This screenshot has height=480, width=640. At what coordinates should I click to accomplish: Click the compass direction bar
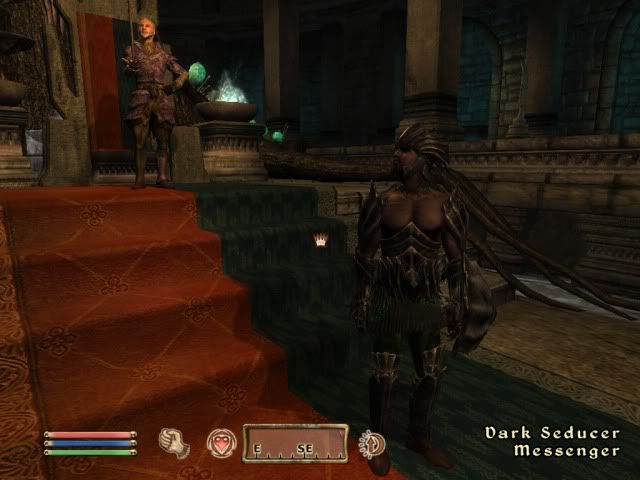[295, 444]
